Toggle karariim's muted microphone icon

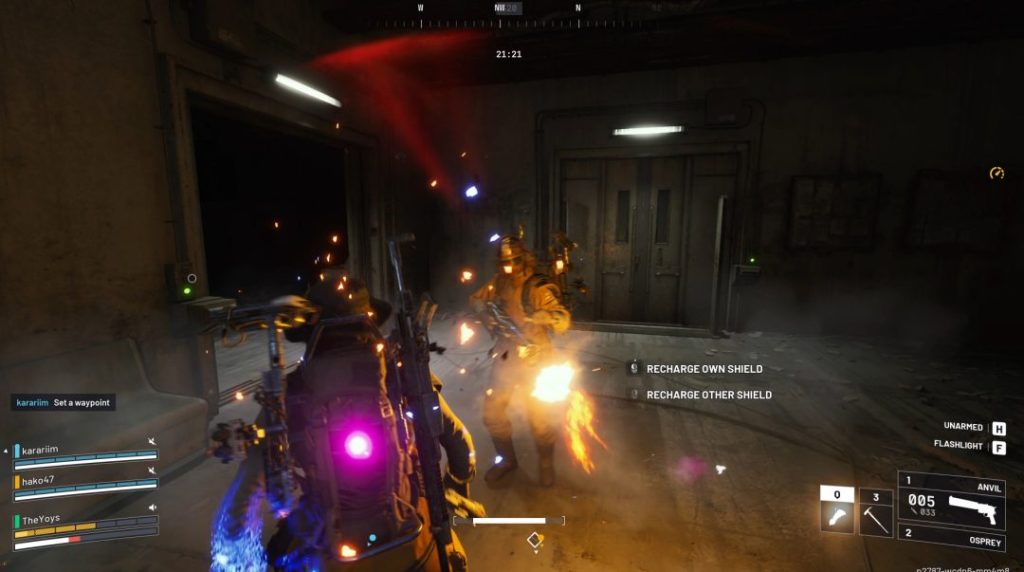click(x=152, y=441)
